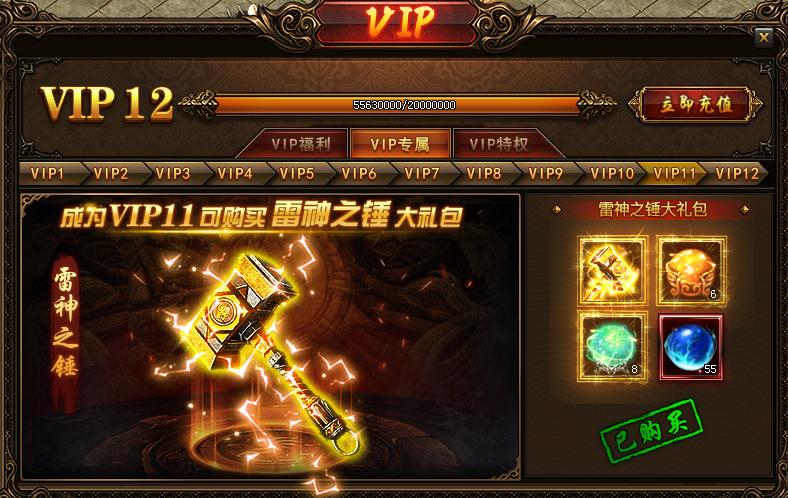This screenshot has width=788, height=498.
Task: Select the VIP11 level tab
Action: 674,173
